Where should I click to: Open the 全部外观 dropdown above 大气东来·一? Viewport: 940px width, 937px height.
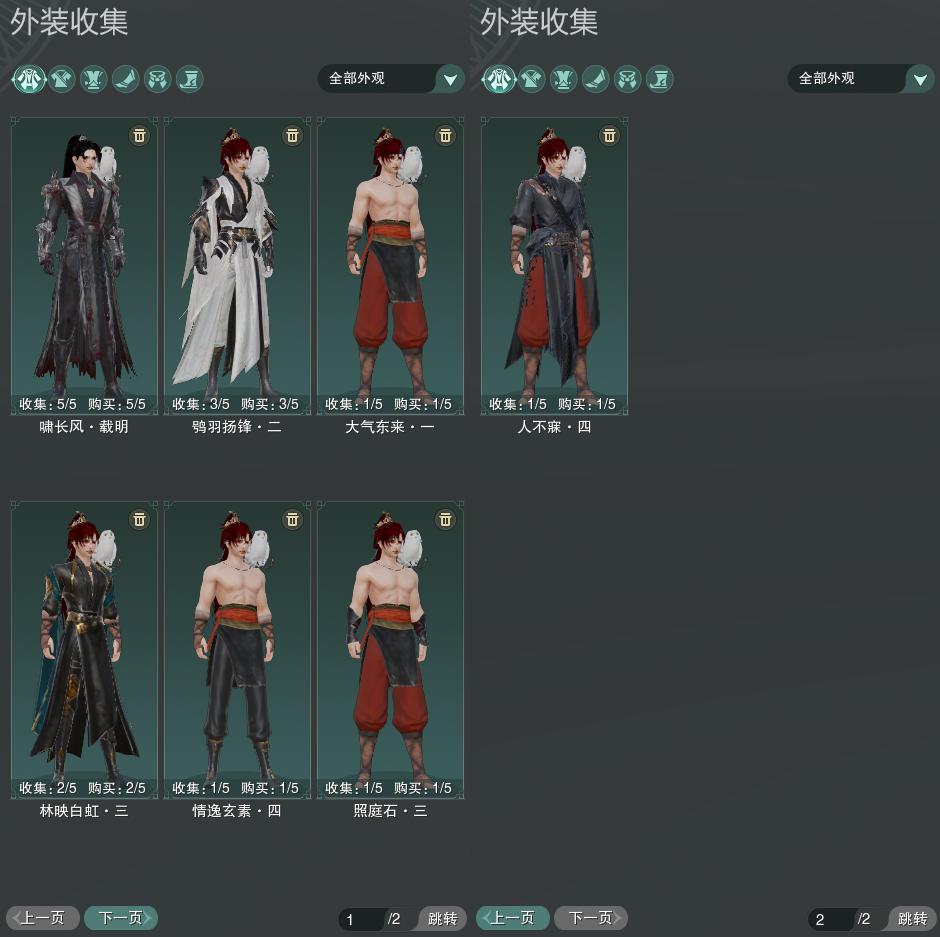[x=391, y=78]
